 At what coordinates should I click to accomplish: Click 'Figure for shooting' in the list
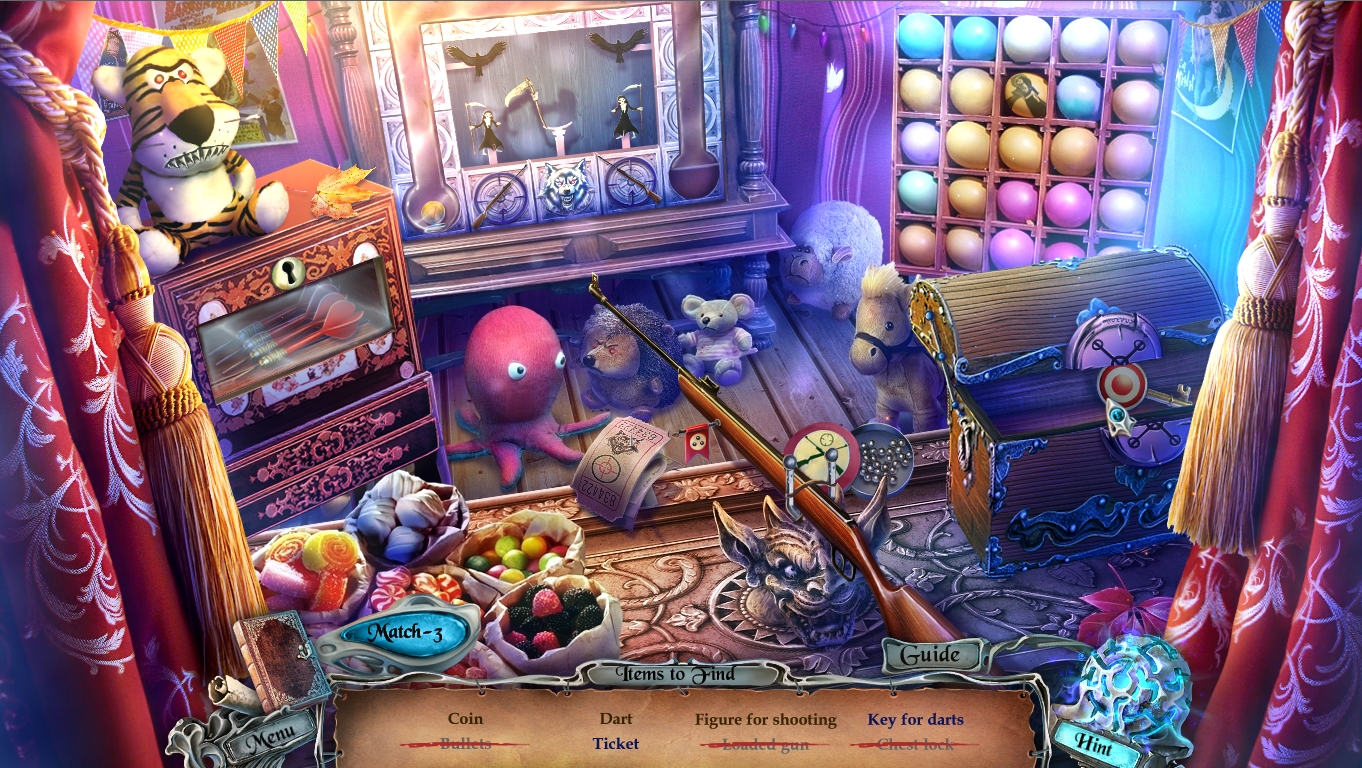[768, 718]
